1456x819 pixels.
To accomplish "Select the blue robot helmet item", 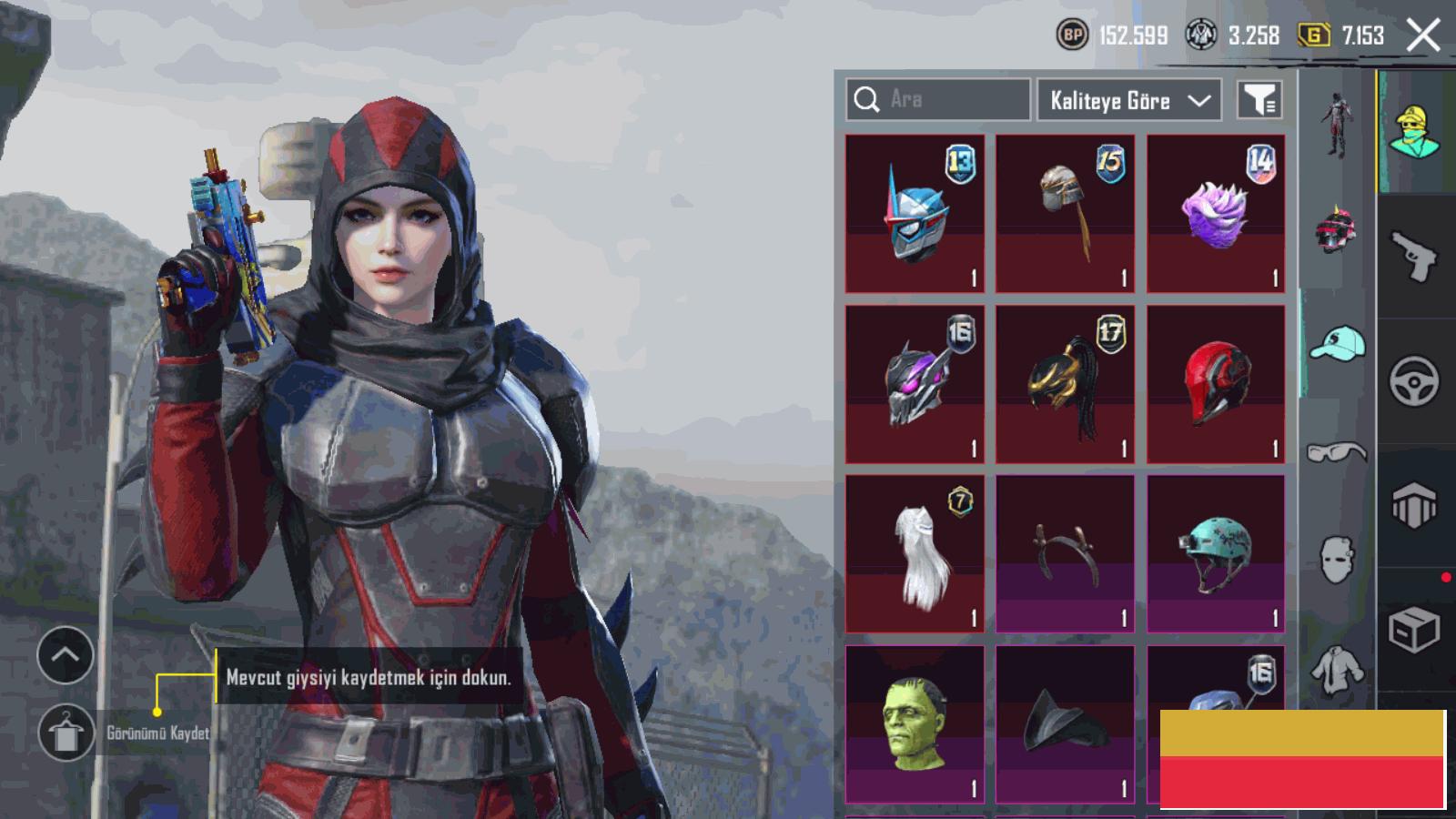I will pyautogui.click(x=915, y=214).
